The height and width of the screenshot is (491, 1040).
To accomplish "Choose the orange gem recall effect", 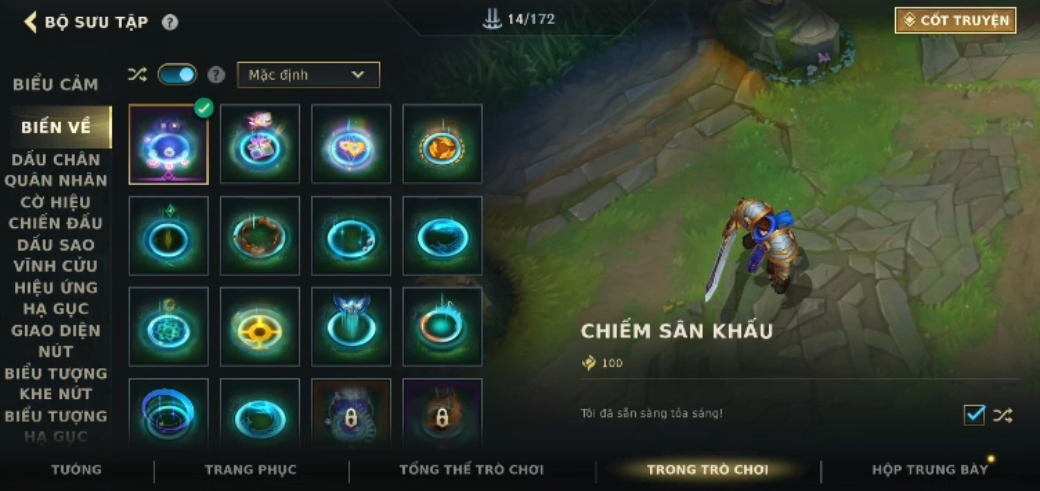I will [x=442, y=145].
